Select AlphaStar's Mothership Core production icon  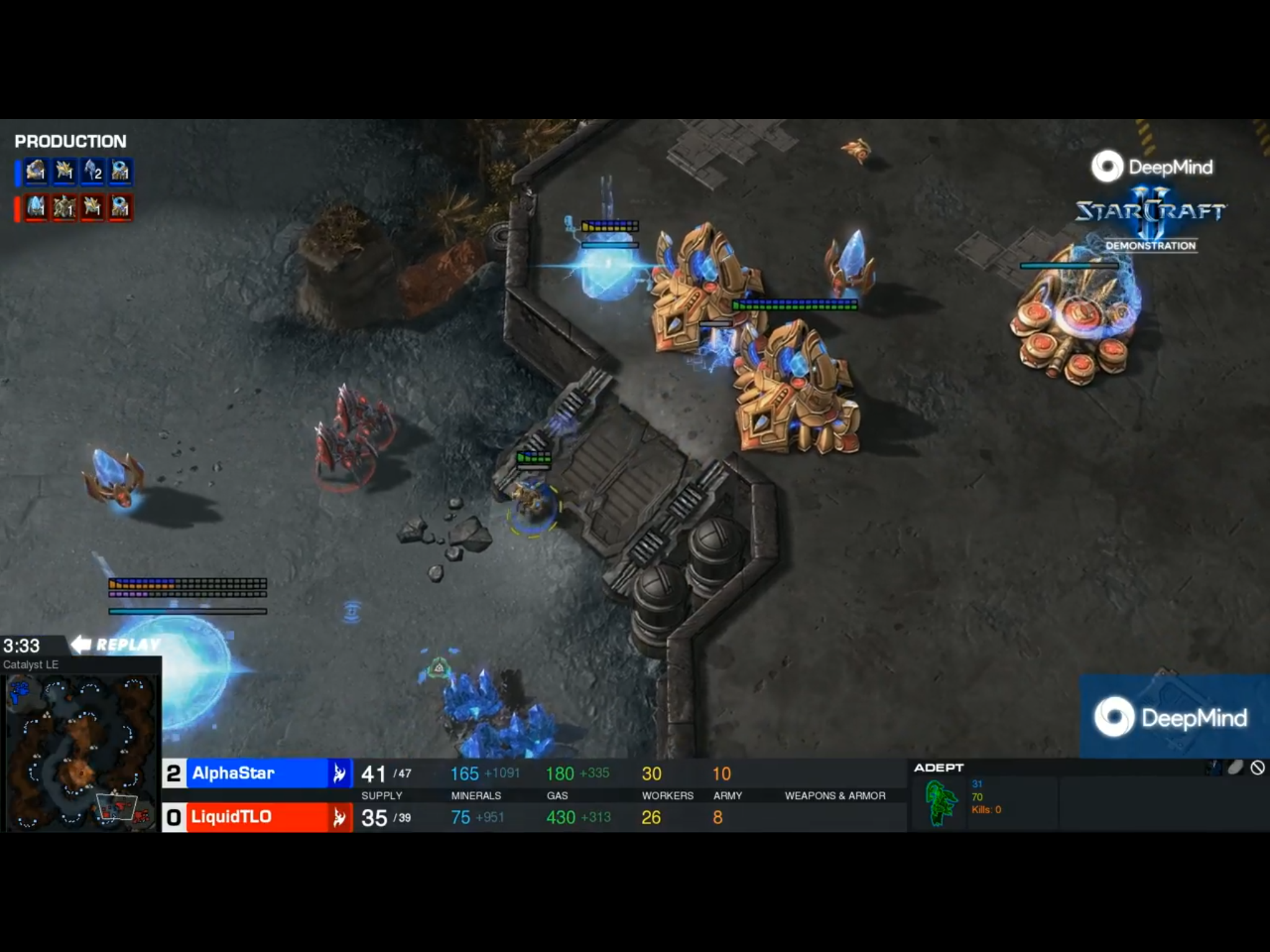tap(35, 172)
